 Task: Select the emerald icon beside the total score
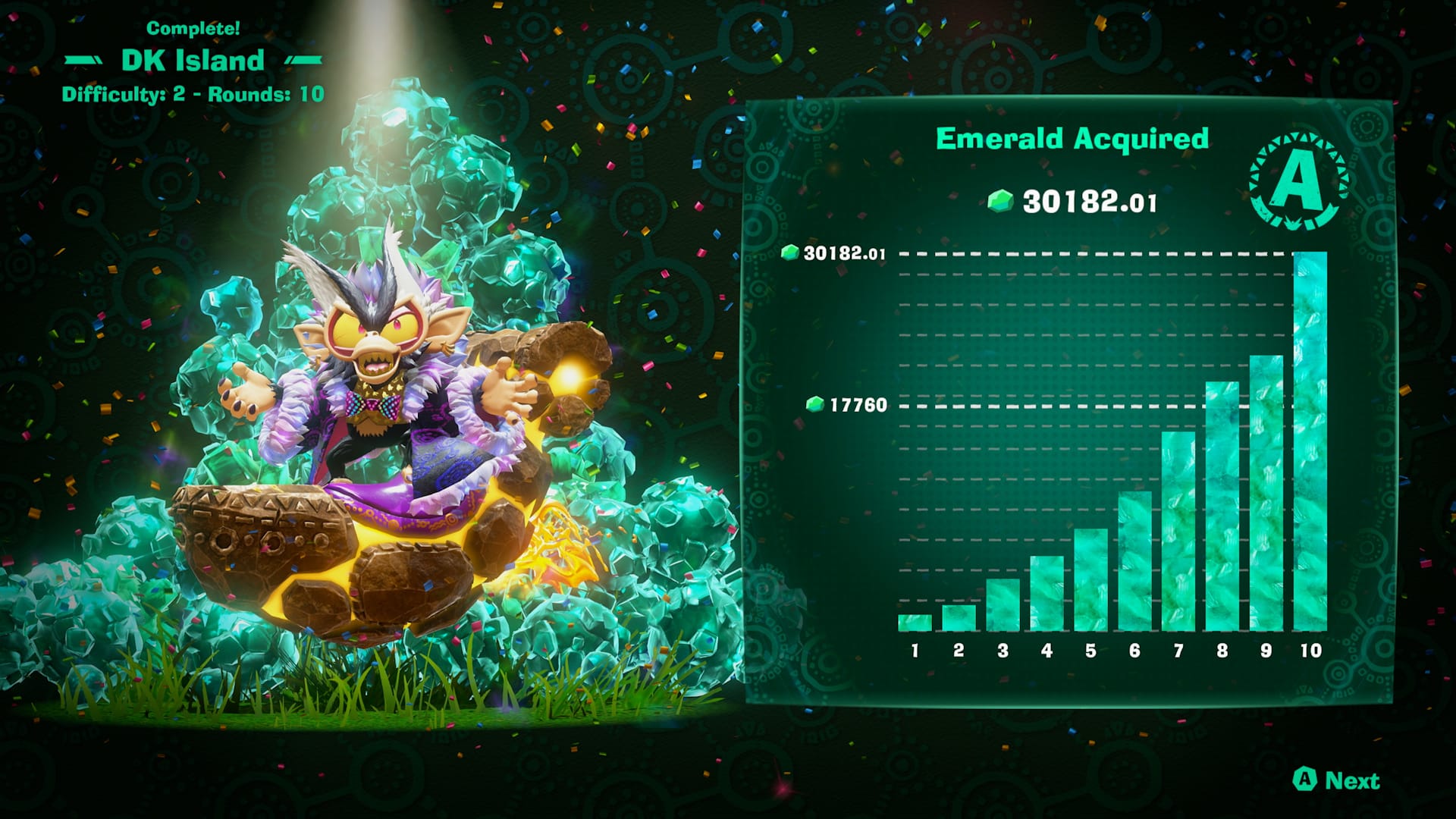click(x=1002, y=200)
